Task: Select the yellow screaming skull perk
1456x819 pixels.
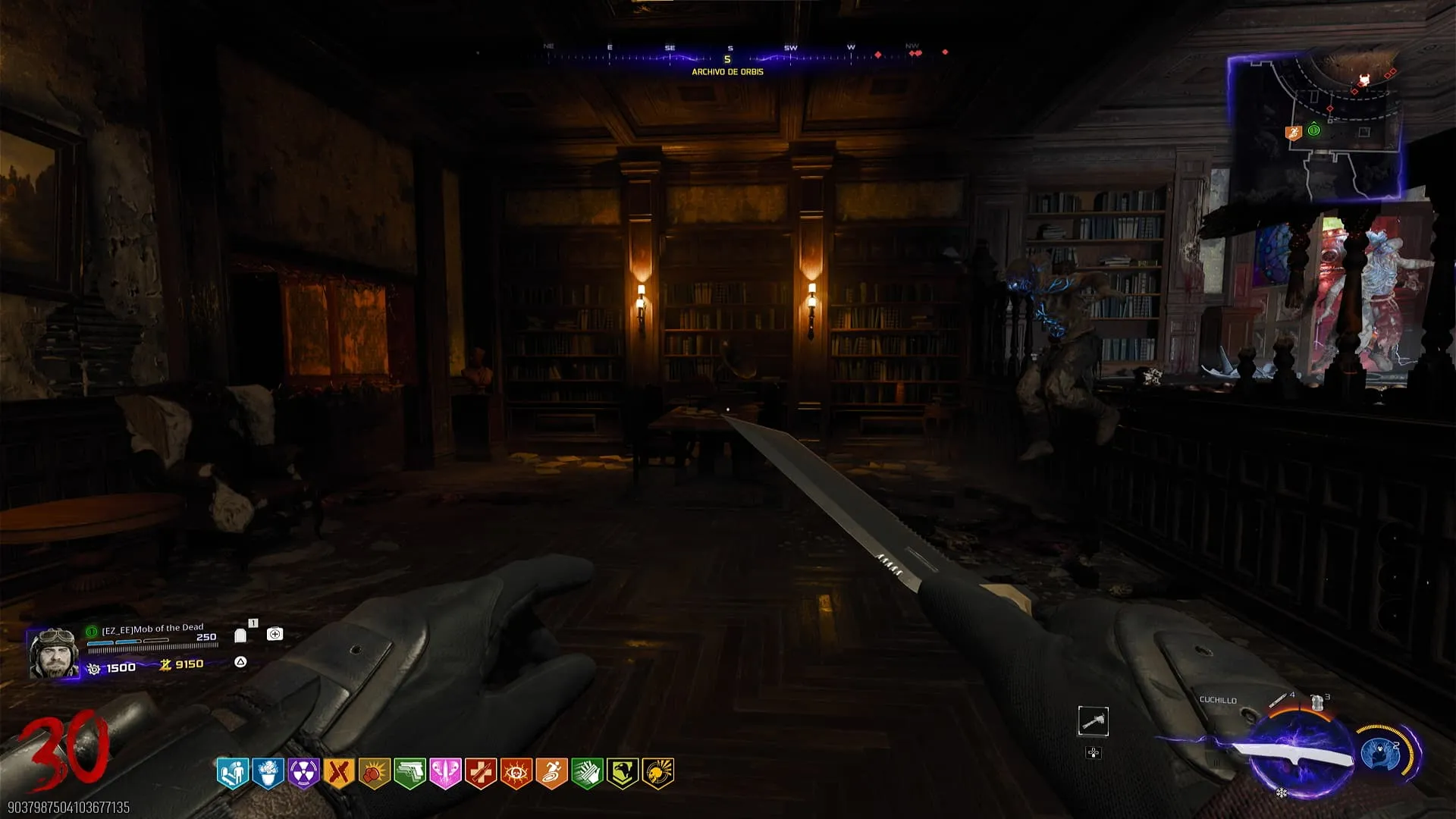Action: [657, 773]
